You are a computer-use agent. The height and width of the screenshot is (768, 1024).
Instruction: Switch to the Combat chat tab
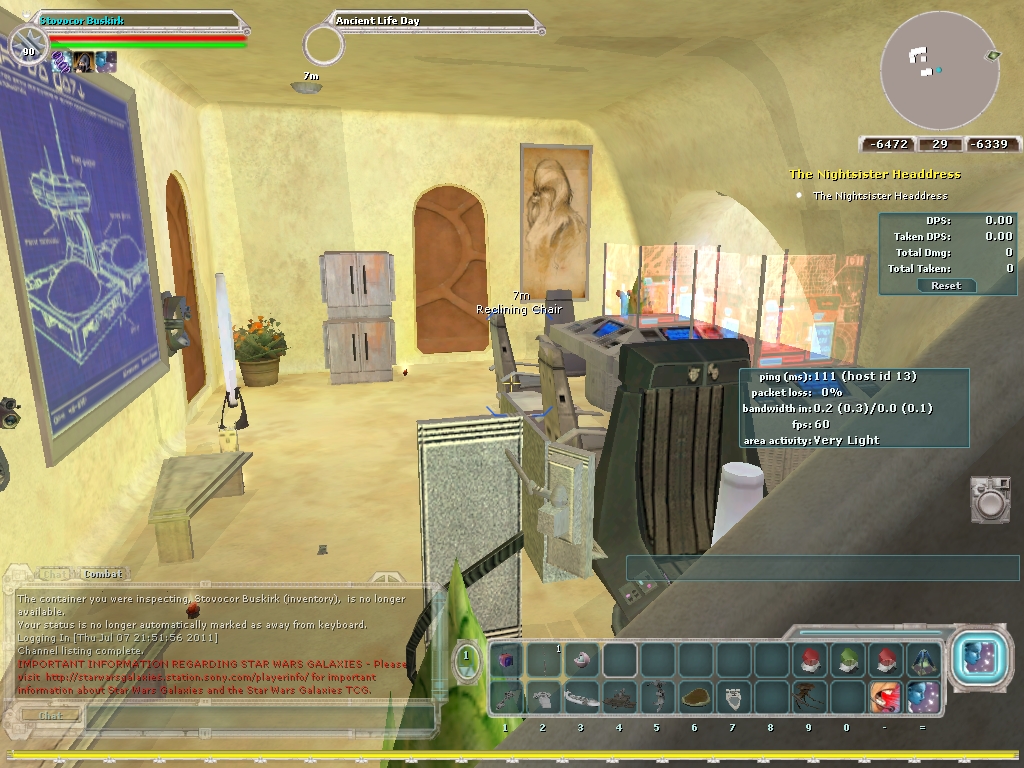(x=103, y=574)
